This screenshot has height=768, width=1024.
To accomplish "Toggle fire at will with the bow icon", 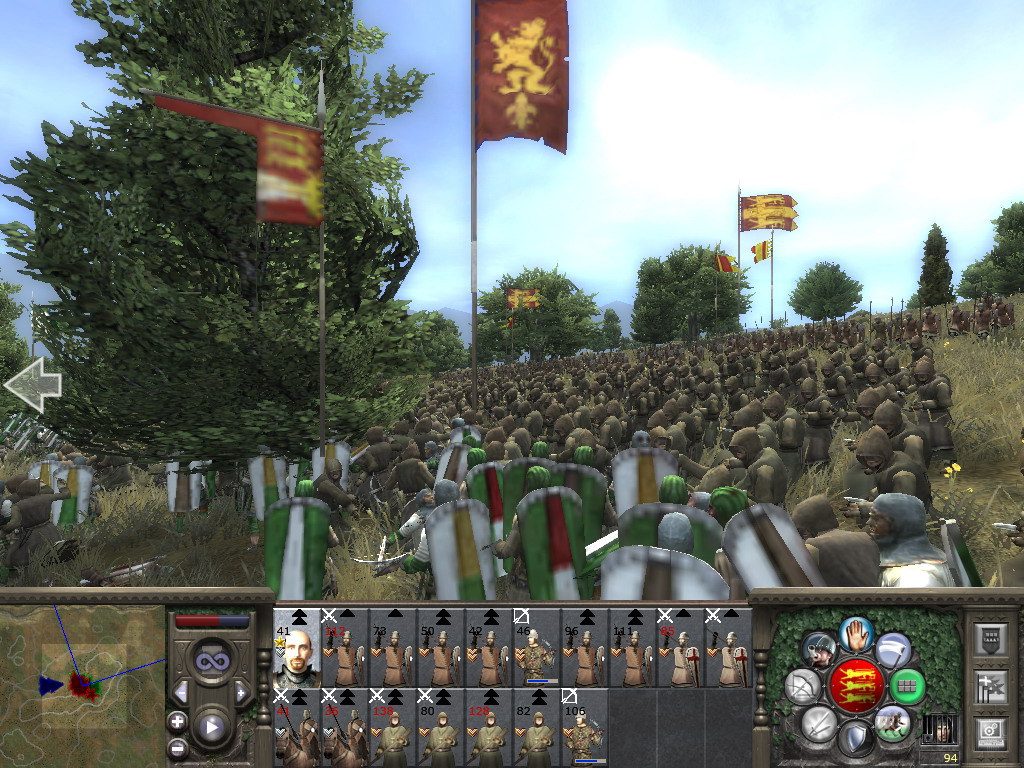I will (x=803, y=686).
